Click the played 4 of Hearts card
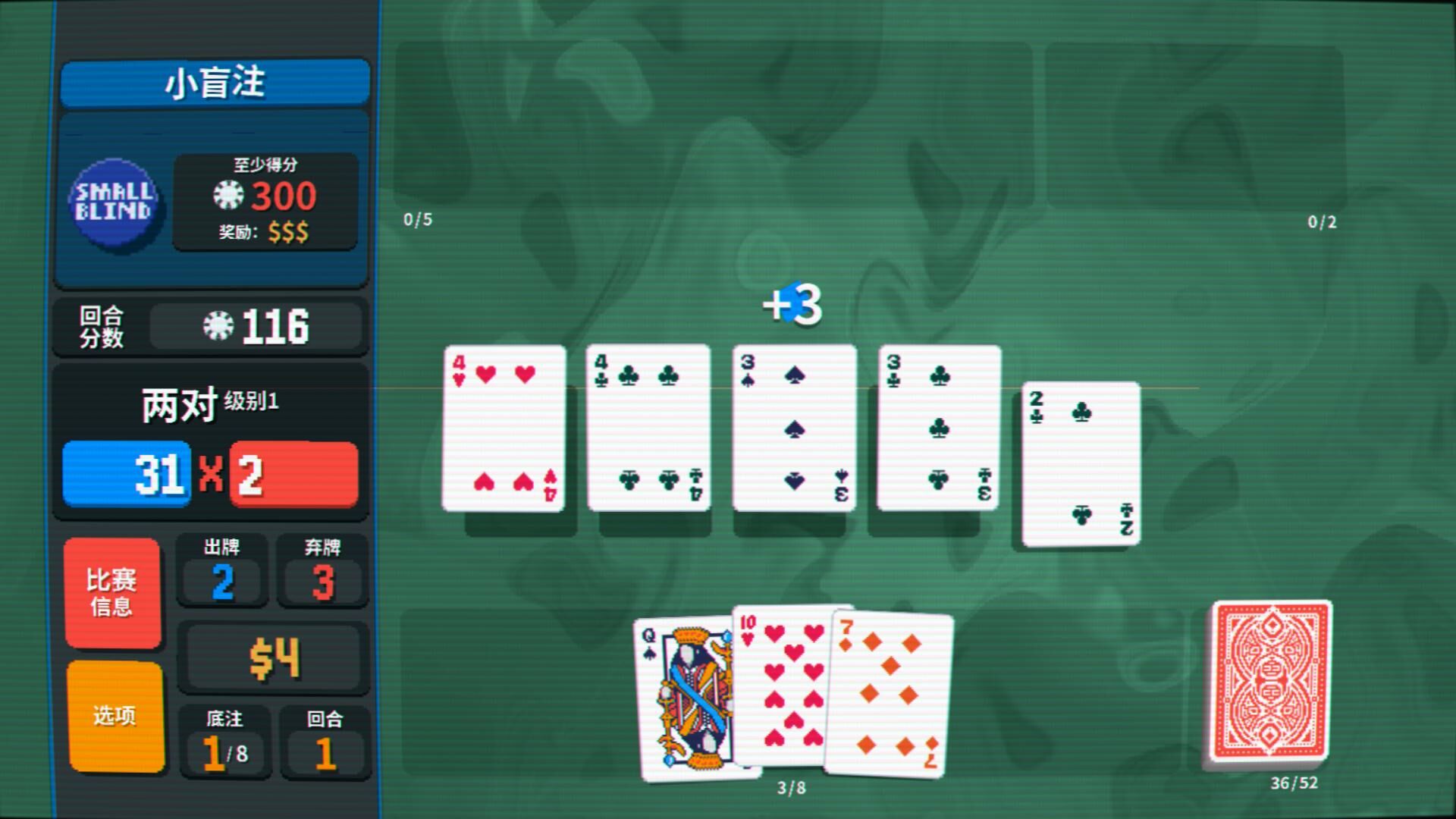The image size is (1456, 819). click(x=504, y=428)
